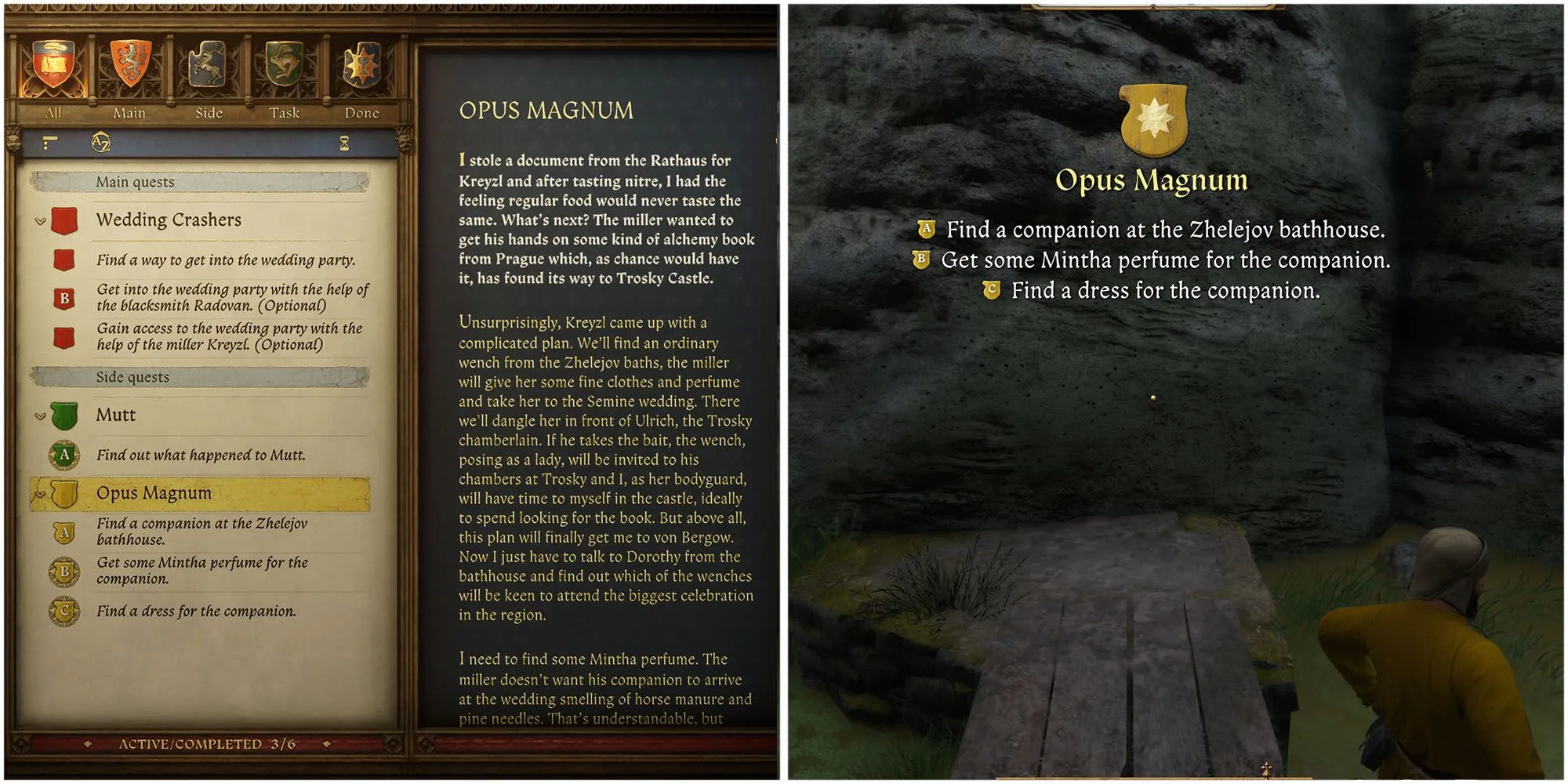
Task: Choose the Zhelejov bathhouse objective in the list
Action: click(201, 532)
